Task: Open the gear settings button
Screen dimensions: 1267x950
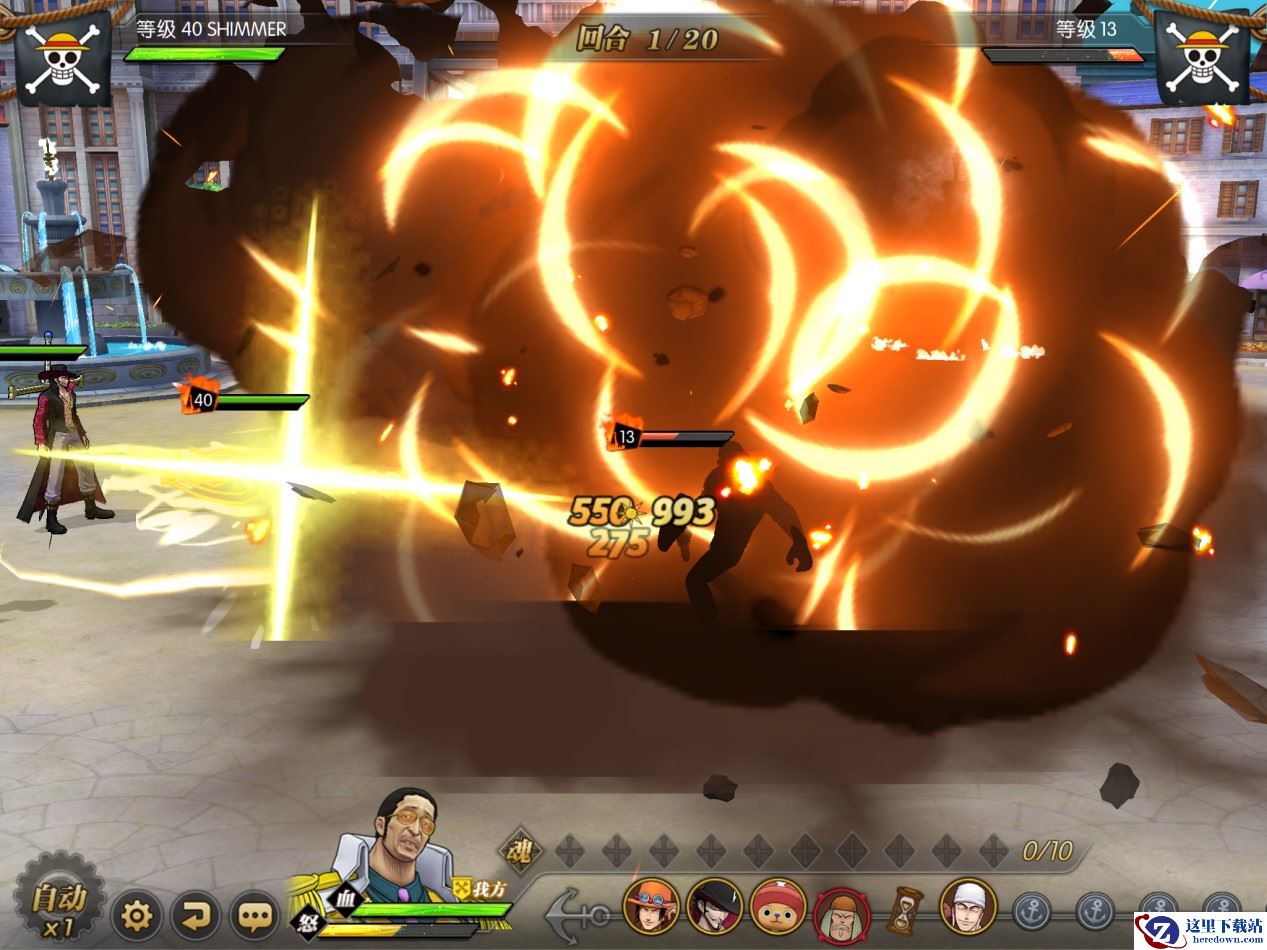Action: click(137, 914)
